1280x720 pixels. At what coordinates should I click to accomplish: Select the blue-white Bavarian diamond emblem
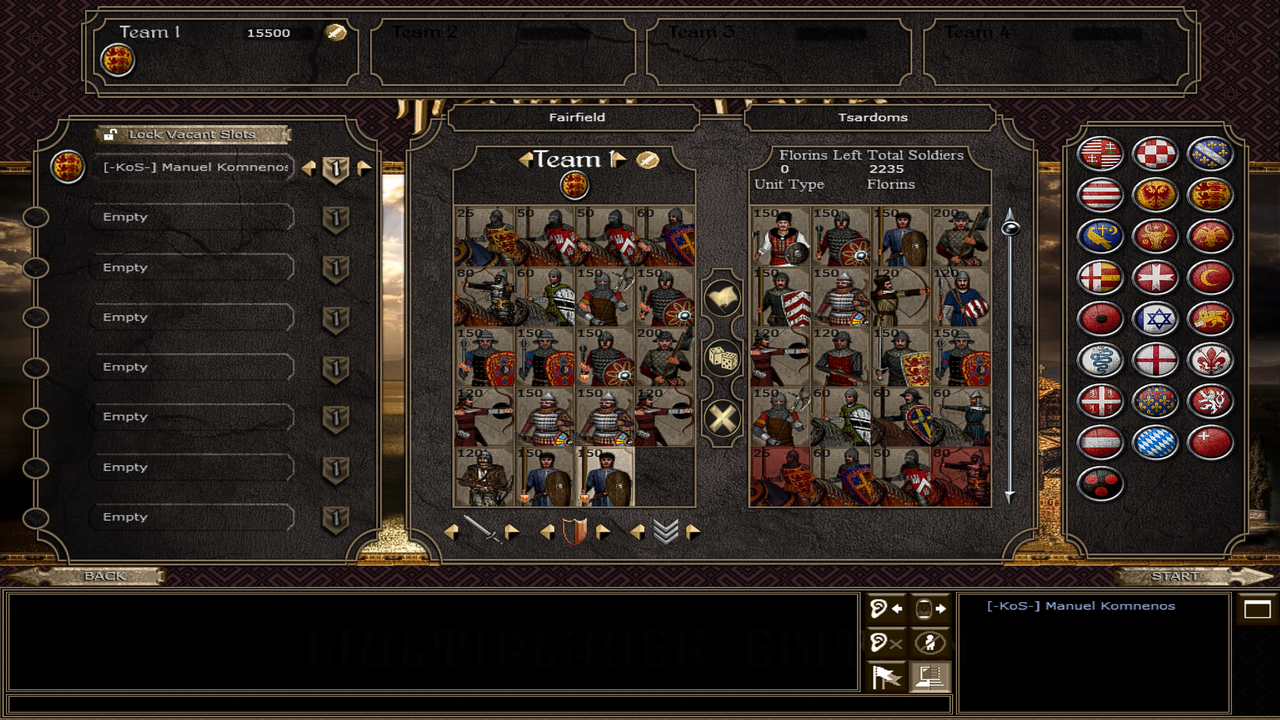tap(1155, 442)
